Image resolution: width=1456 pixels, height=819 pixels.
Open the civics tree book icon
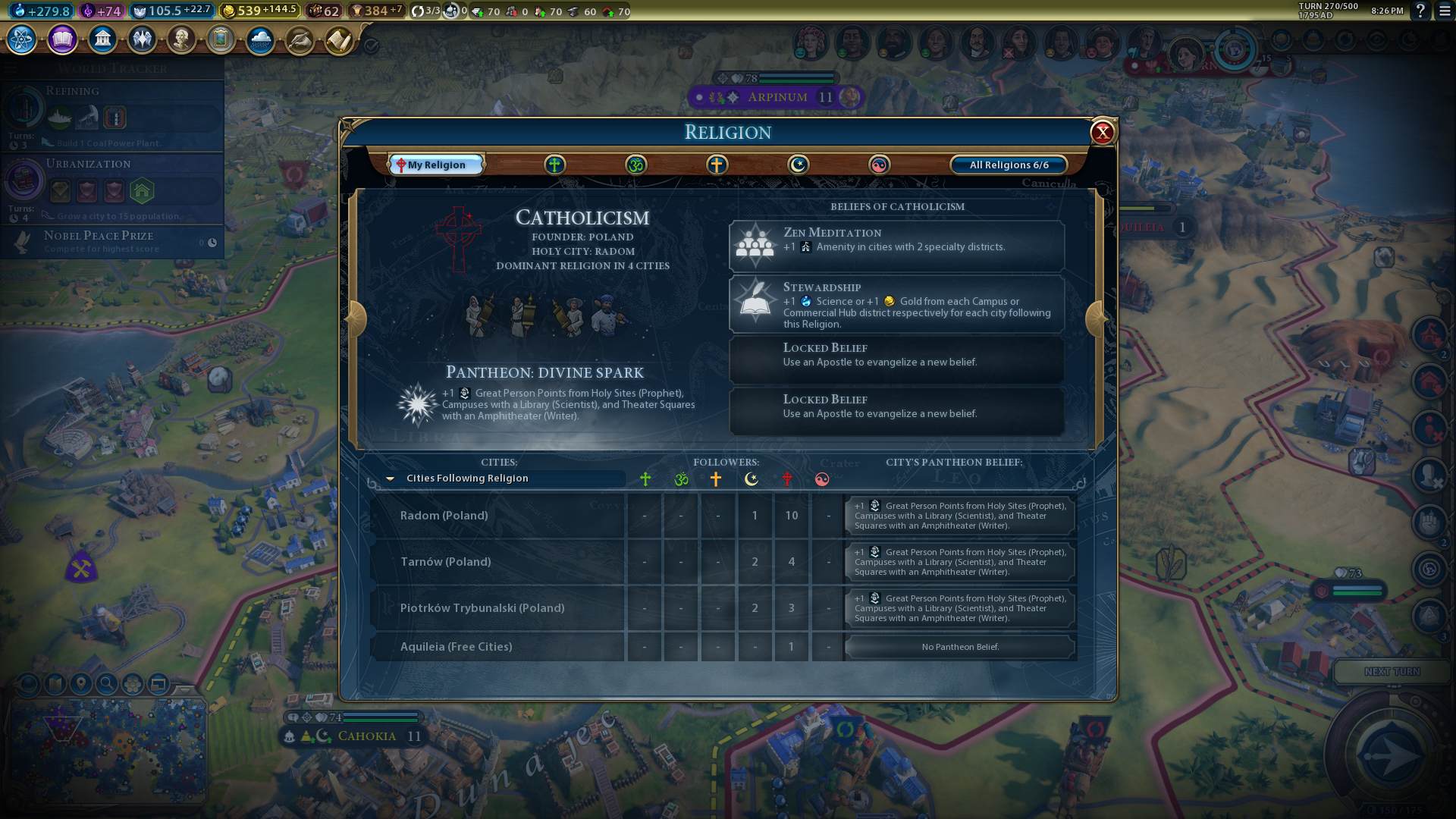pyautogui.click(x=62, y=39)
